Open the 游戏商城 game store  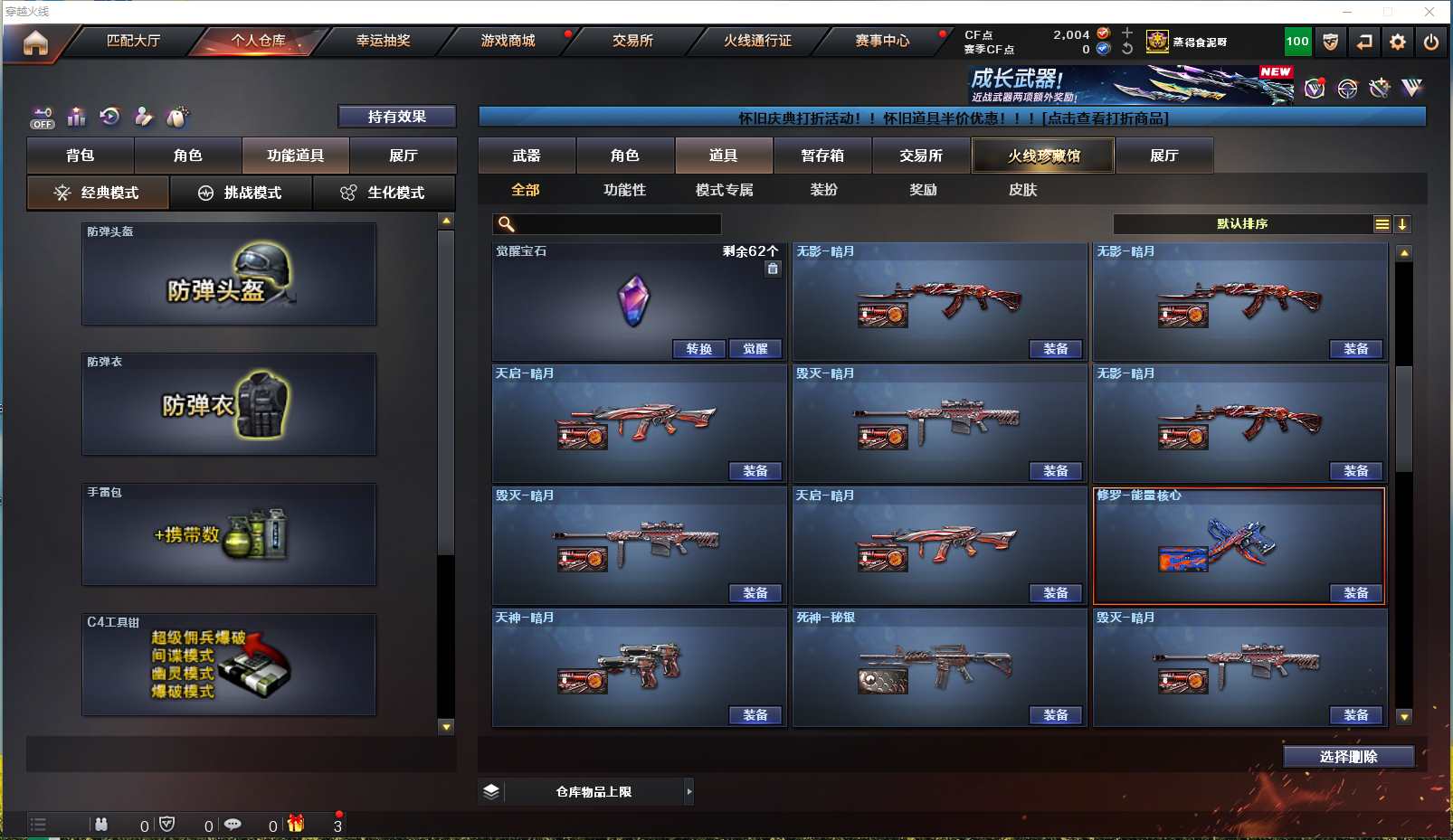coord(508,41)
